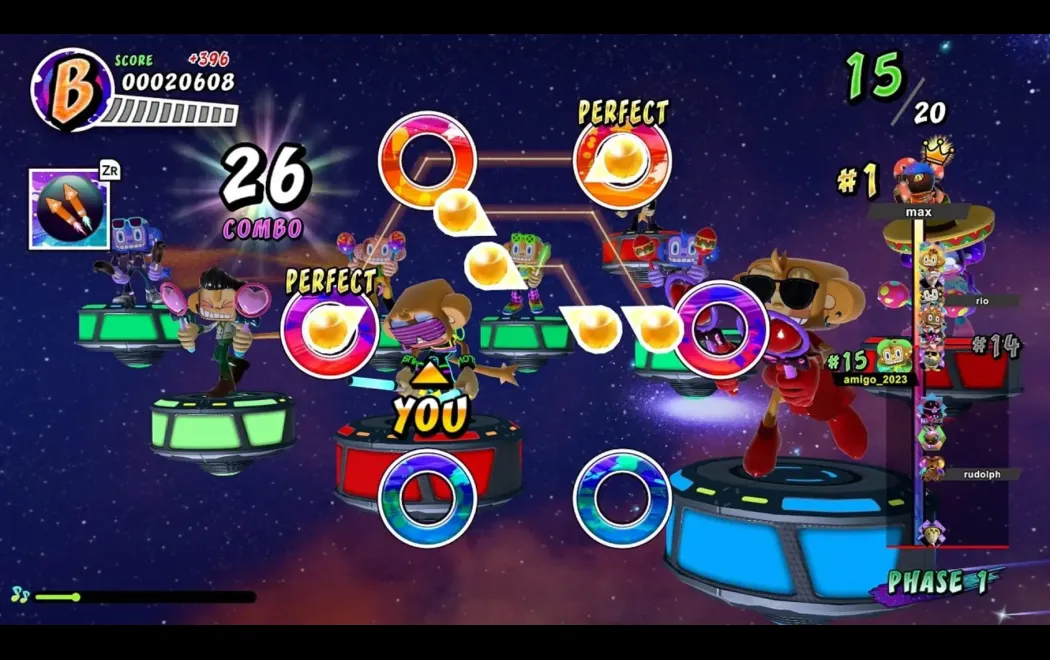1050x660 pixels.
Task: Tap the purple target ring marked PERFECT
Action: tap(329, 329)
